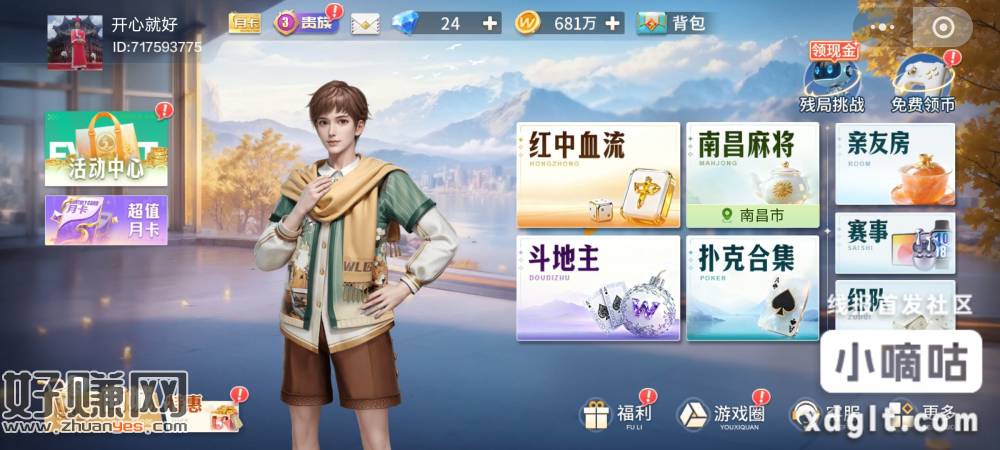Open the 贵族 noble VIP badge
This screenshot has height=450, width=1000.
(x=306, y=23)
